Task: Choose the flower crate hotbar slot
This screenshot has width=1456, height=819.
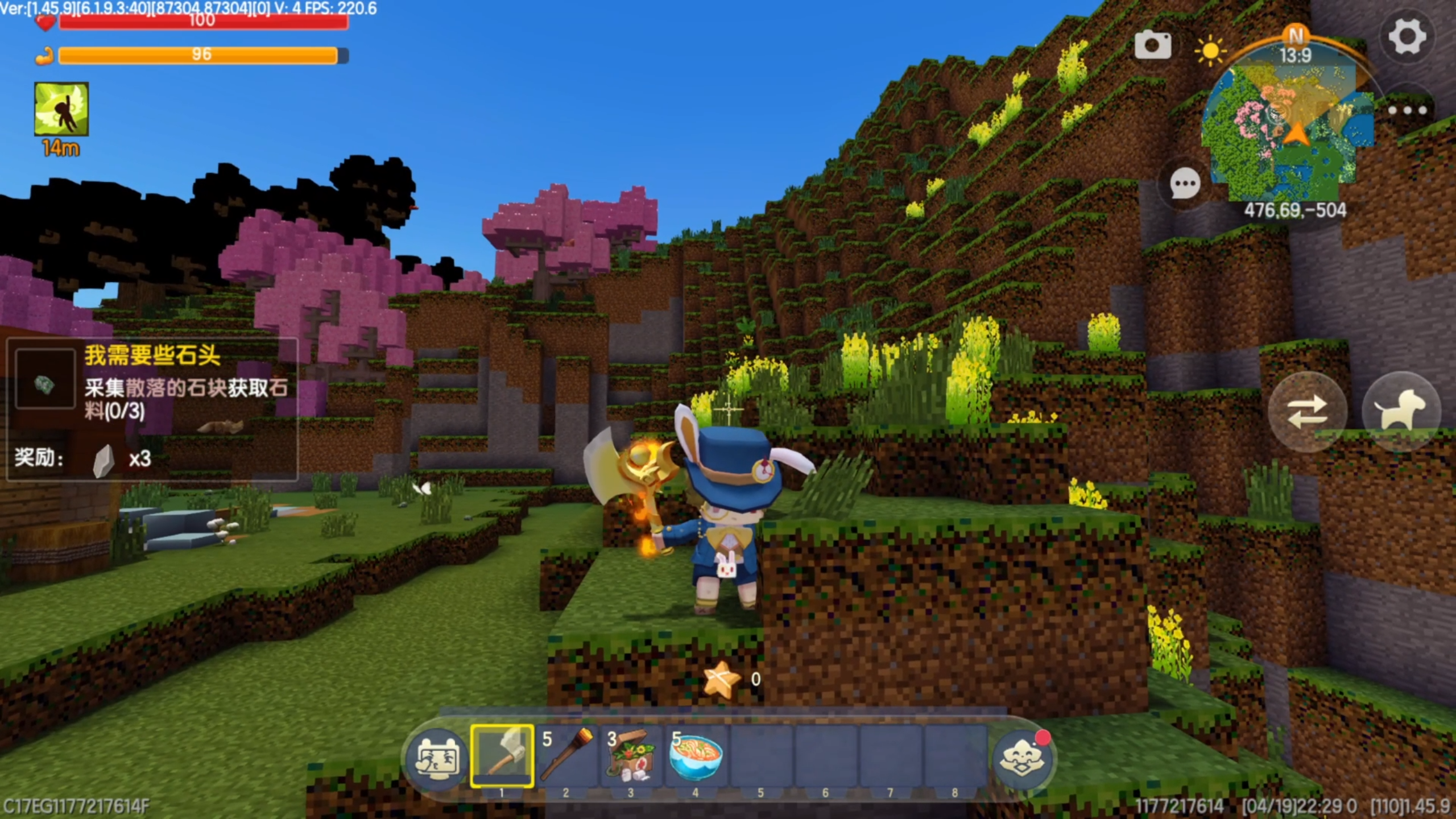Action: (x=631, y=756)
